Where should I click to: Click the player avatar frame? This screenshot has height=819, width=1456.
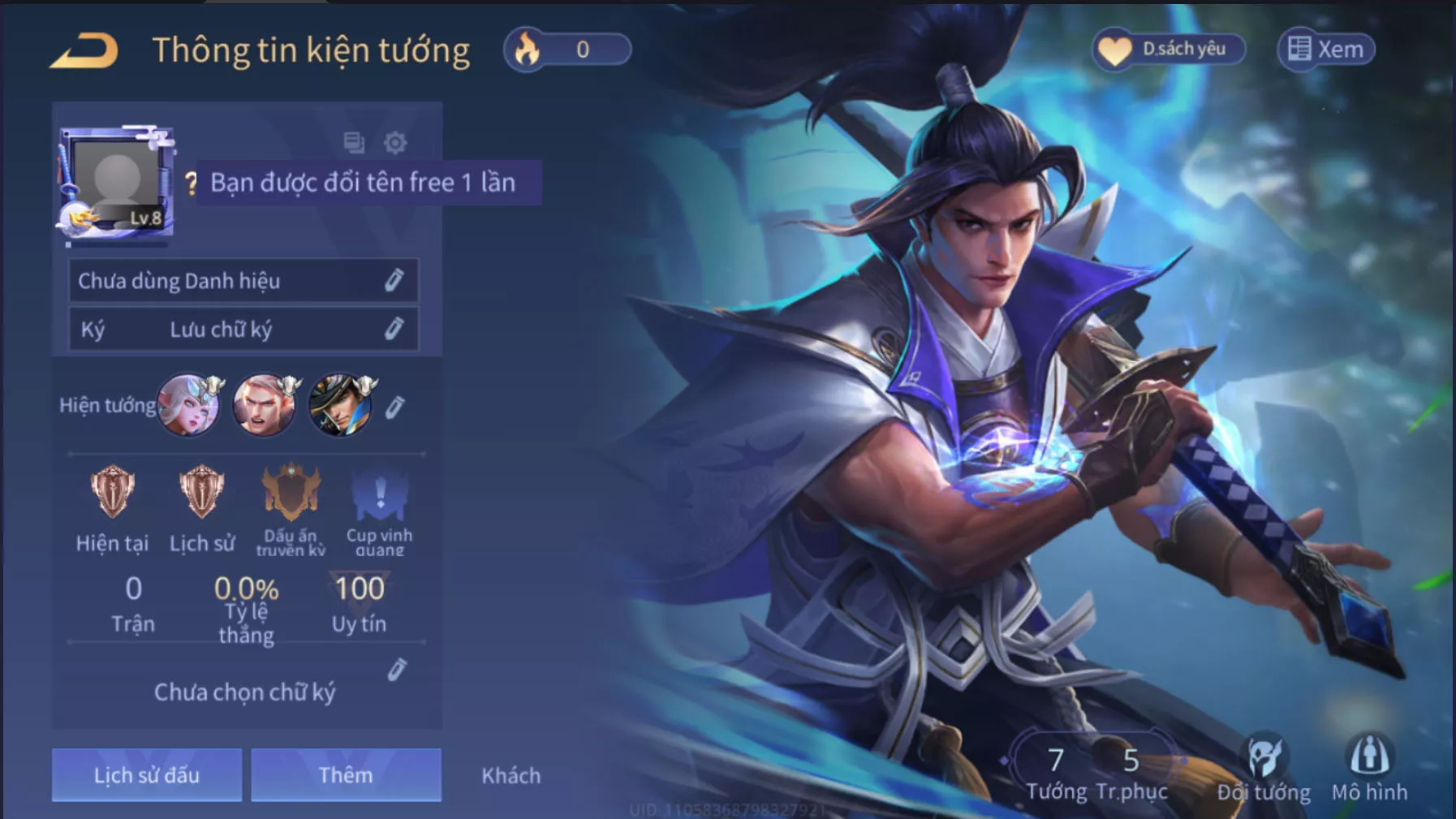pos(116,182)
